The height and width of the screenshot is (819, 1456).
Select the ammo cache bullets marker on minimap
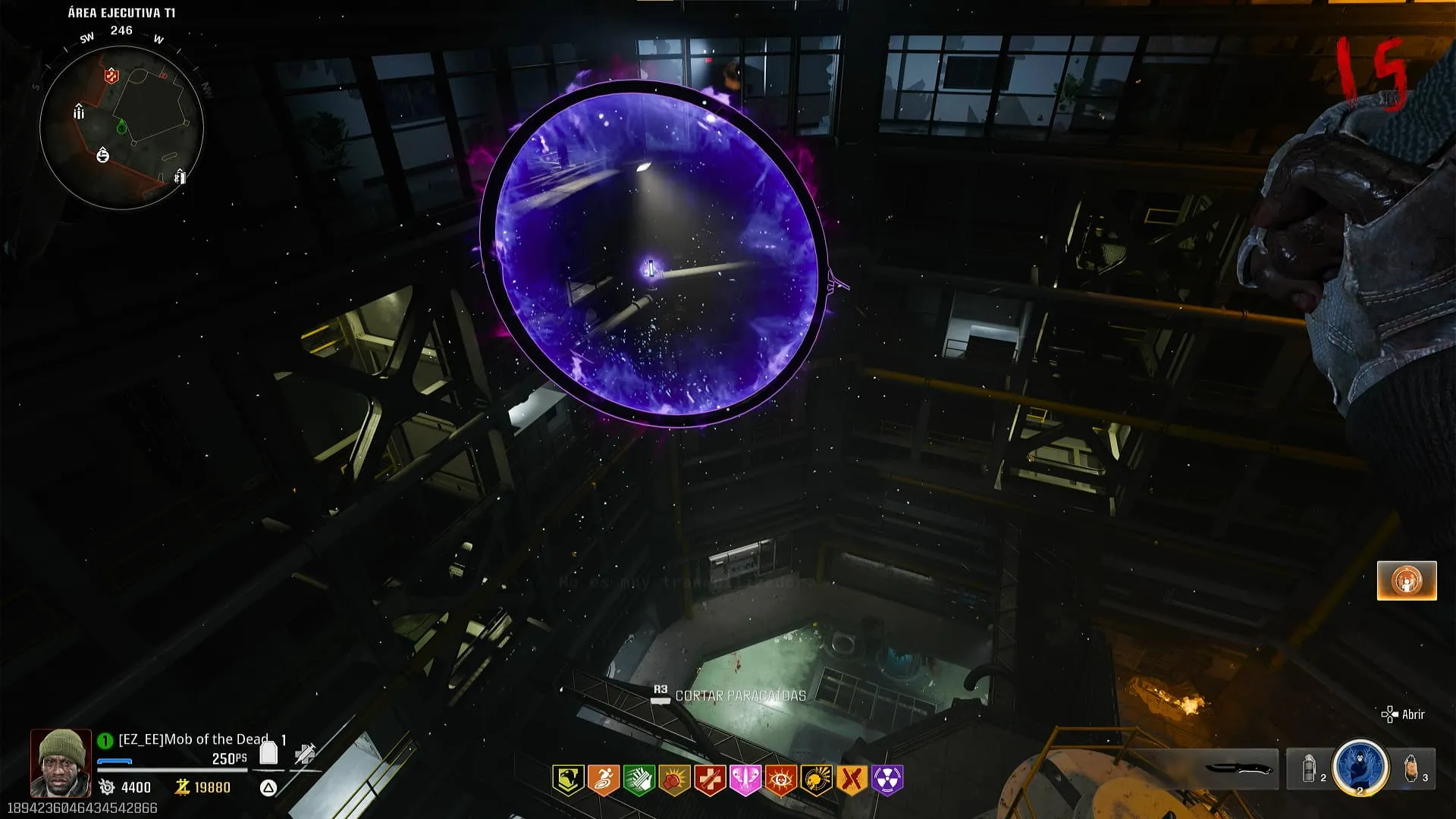[79, 112]
